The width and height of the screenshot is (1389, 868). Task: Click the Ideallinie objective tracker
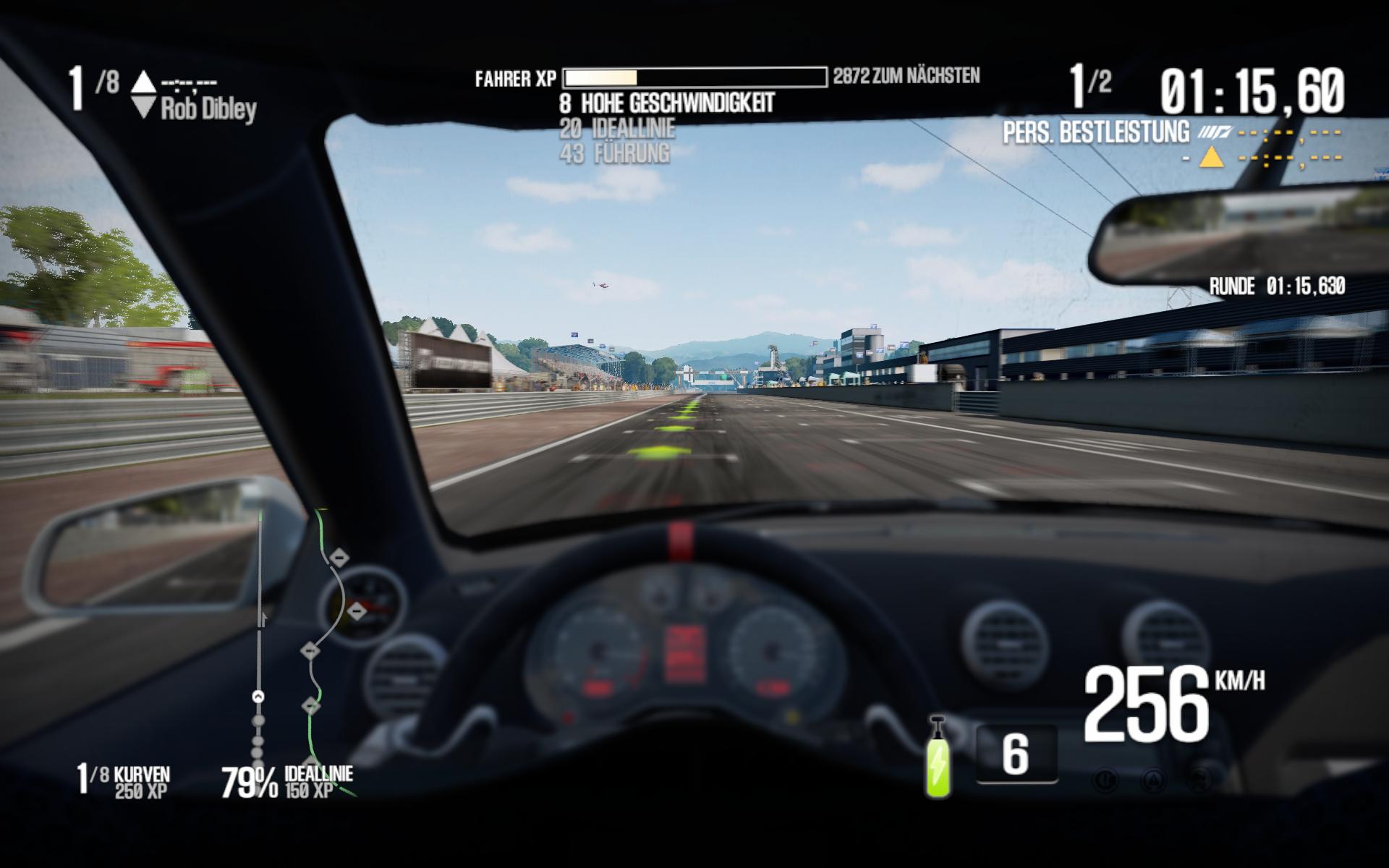coord(287,782)
